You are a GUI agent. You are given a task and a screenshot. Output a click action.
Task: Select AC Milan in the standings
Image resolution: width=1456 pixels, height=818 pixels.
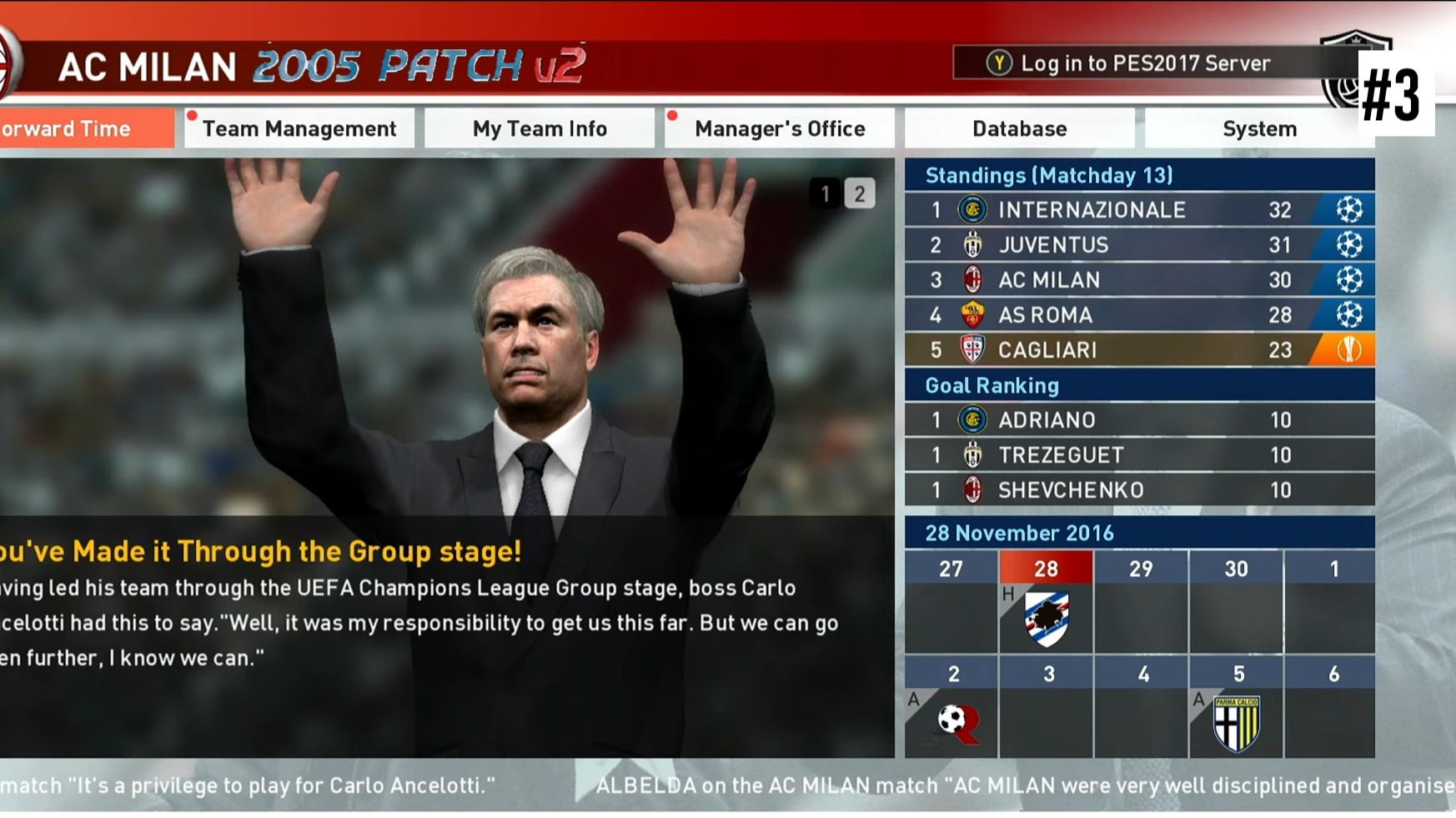click(x=1139, y=279)
